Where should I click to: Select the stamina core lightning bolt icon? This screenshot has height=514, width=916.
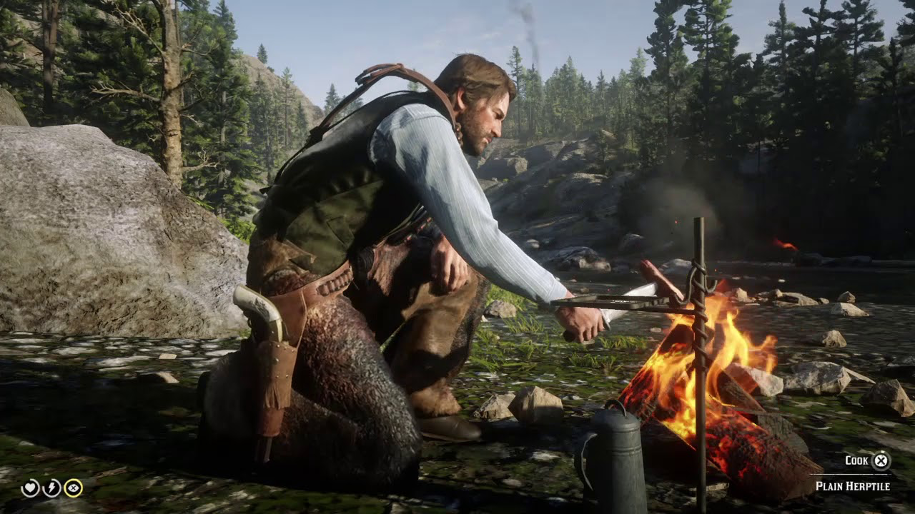52,488
